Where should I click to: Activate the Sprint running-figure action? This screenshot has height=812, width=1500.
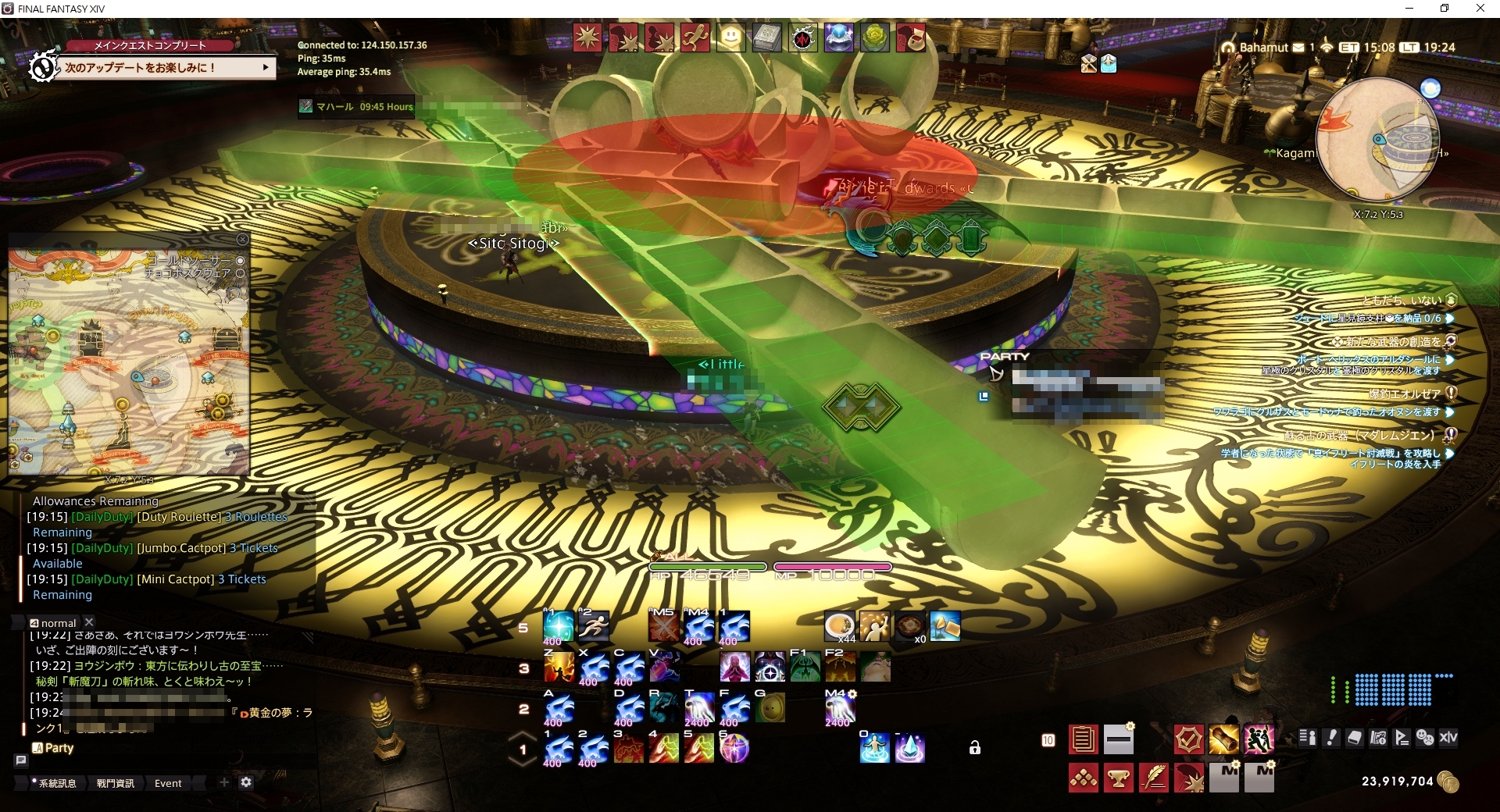tap(594, 625)
